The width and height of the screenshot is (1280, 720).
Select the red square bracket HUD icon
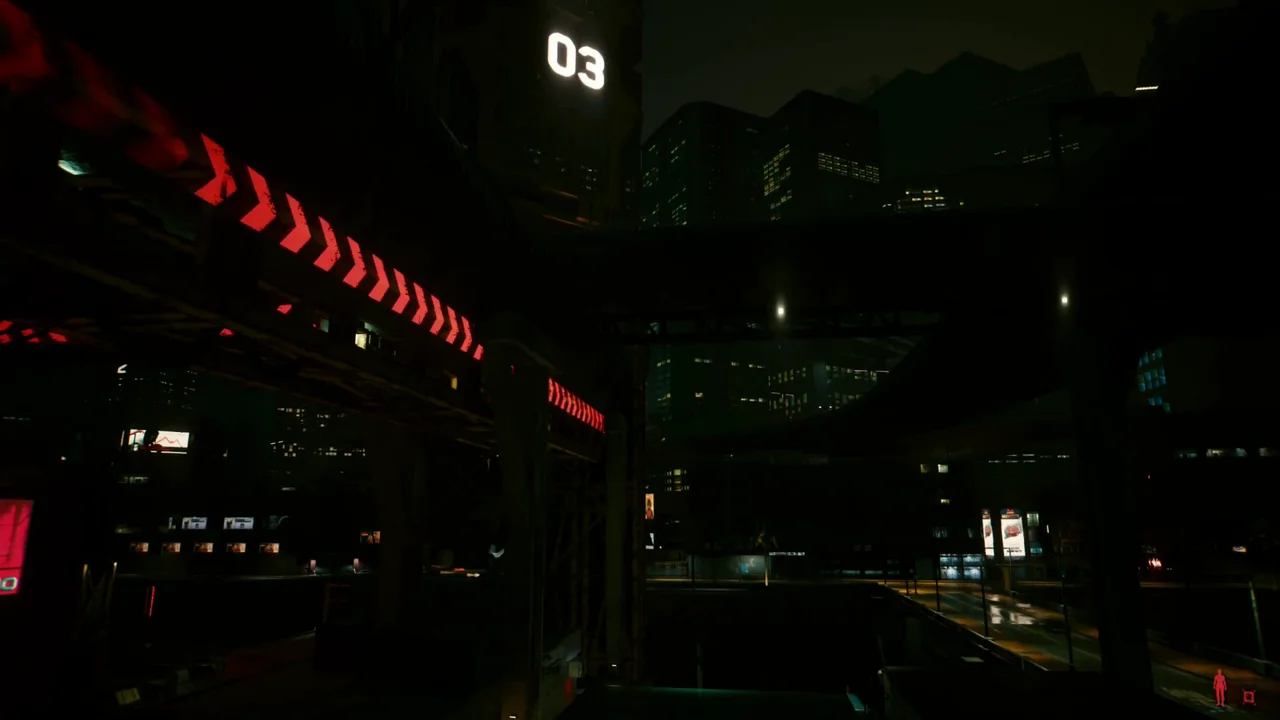click(1248, 696)
